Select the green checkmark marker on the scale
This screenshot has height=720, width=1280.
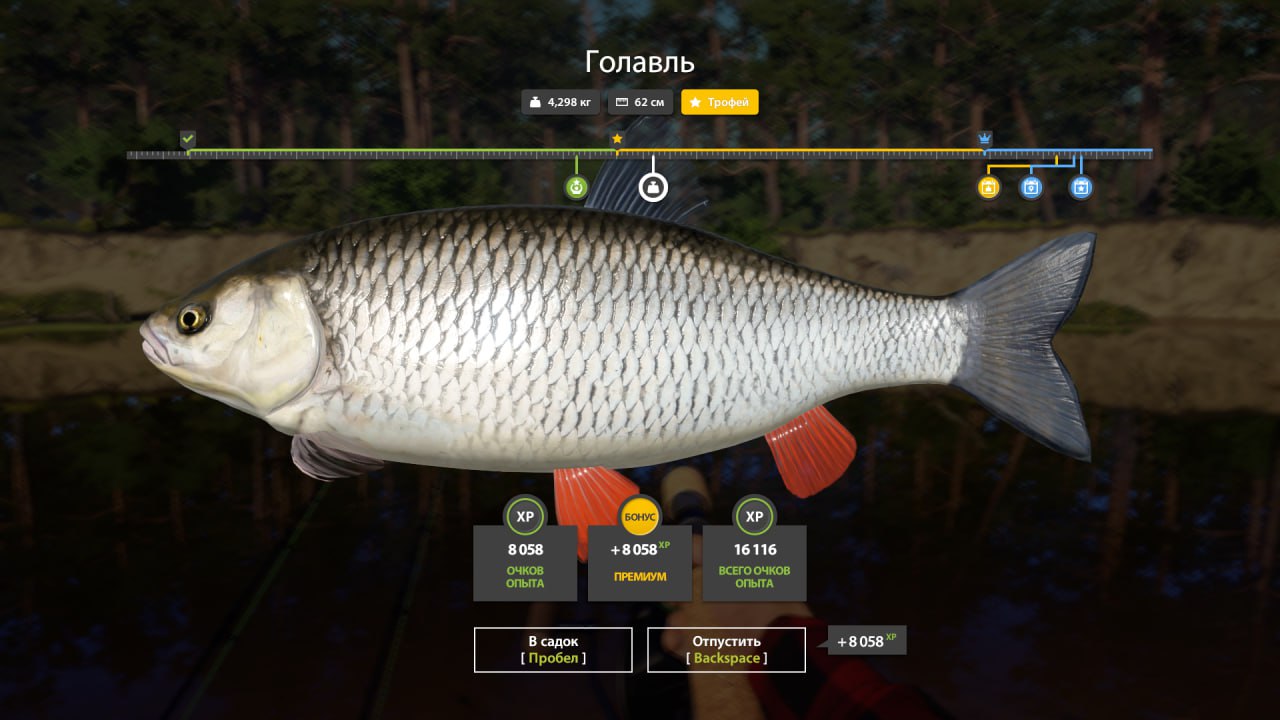click(x=188, y=139)
